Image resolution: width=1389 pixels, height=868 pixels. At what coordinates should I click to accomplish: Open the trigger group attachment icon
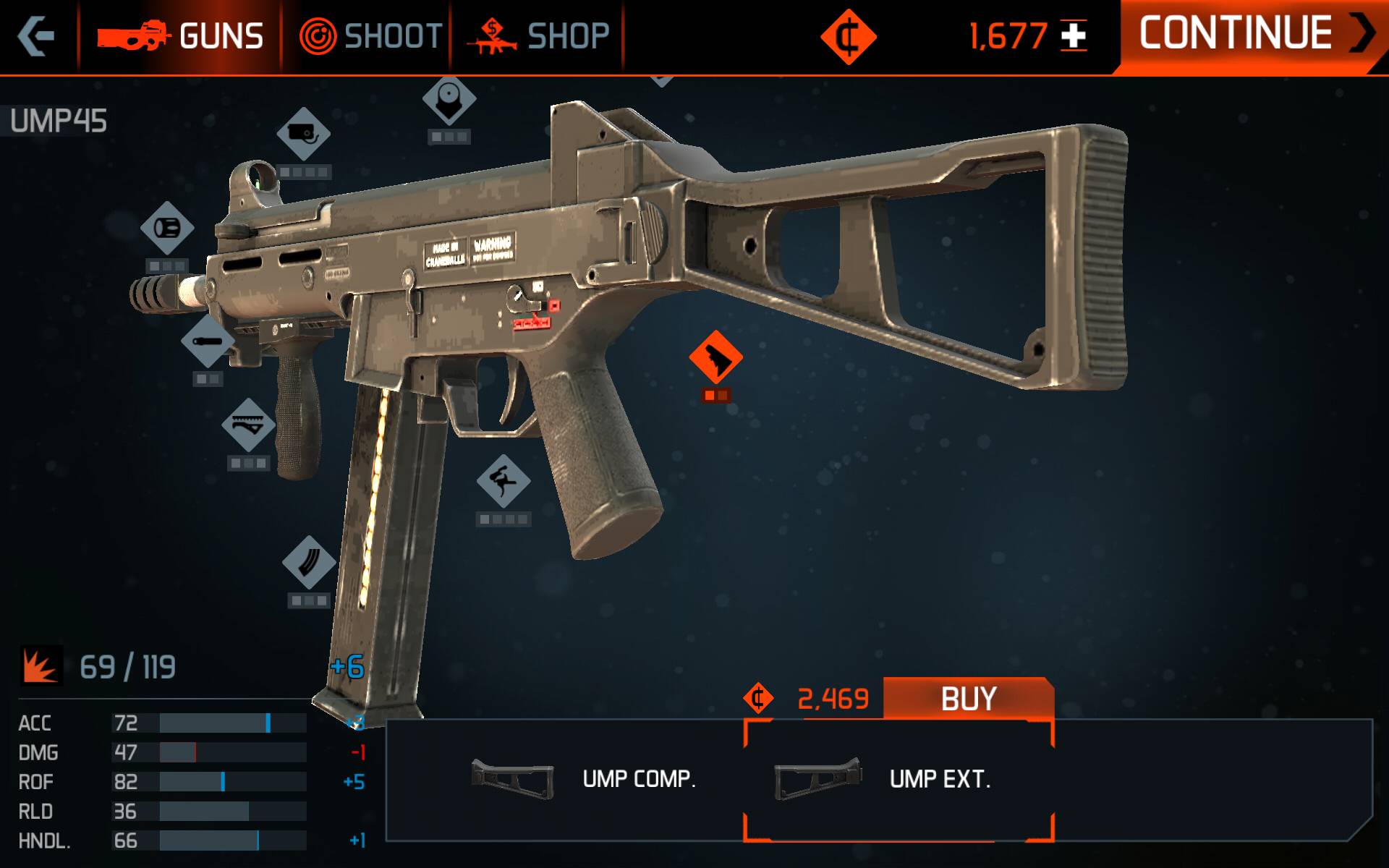pos(504,481)
